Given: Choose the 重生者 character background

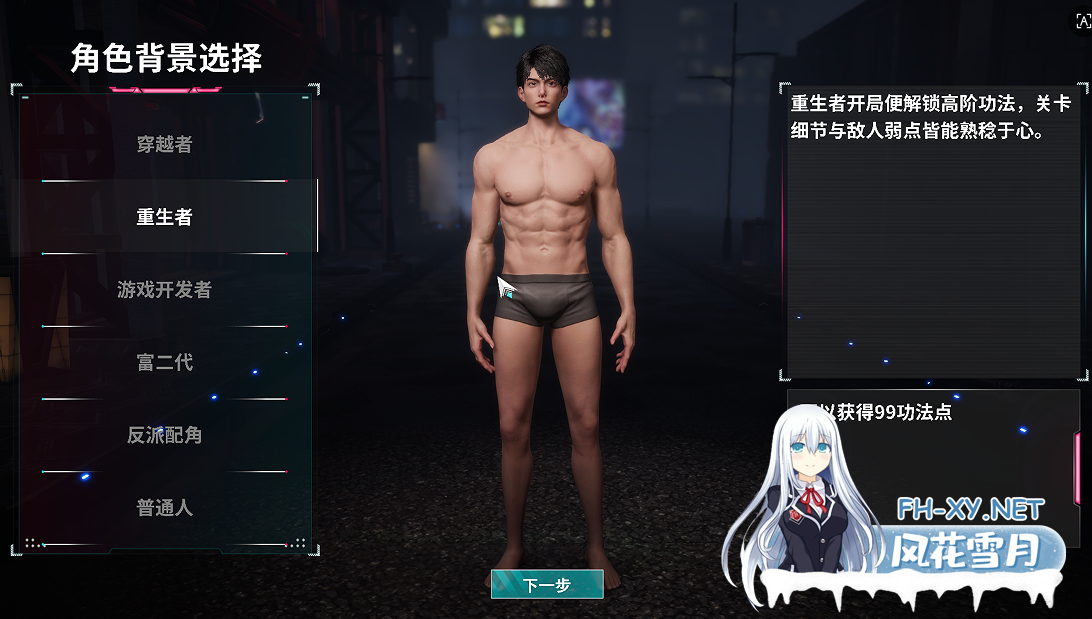Looking at the screenshot, I should (164, 217).
